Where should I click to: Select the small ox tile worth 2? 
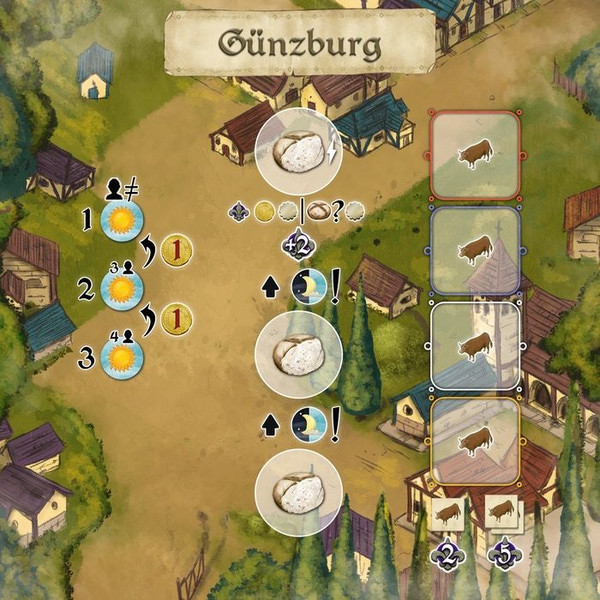pyautogui.click(x=449, y=514)
